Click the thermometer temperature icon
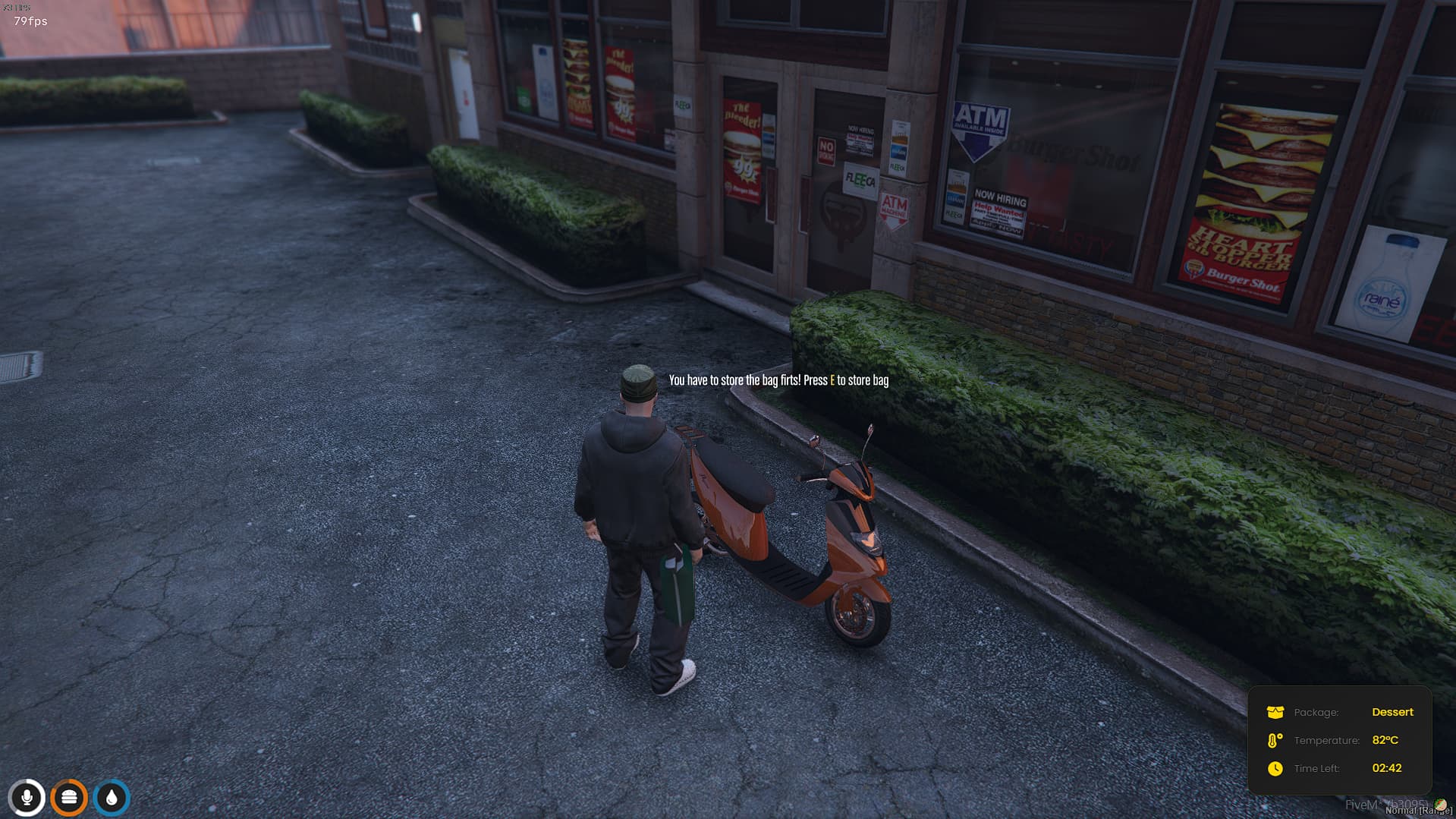This screenshot has height=819, width=1456. pyautogui.click(x=1275, y=740)
